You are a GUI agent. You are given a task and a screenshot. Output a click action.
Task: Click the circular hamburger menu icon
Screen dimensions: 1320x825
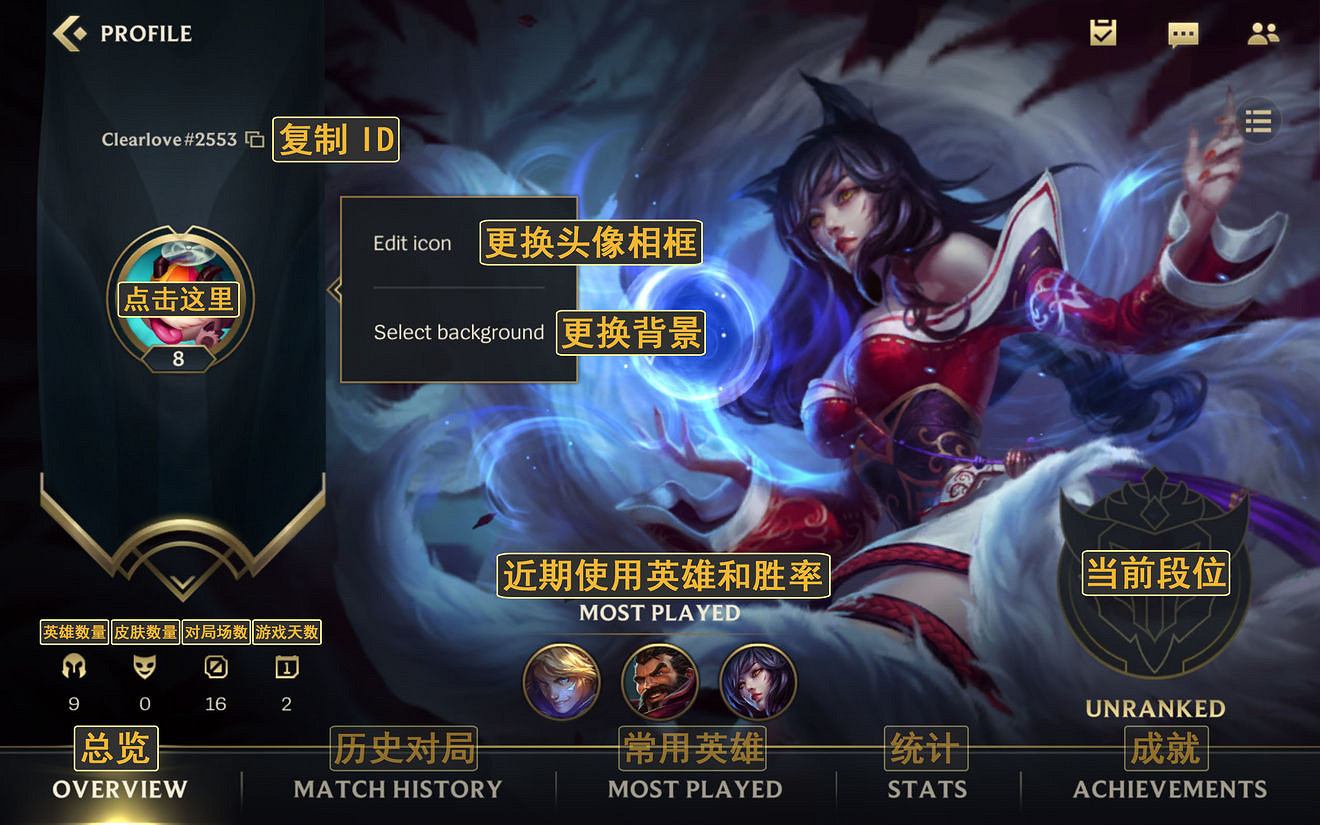point(1258,120)
